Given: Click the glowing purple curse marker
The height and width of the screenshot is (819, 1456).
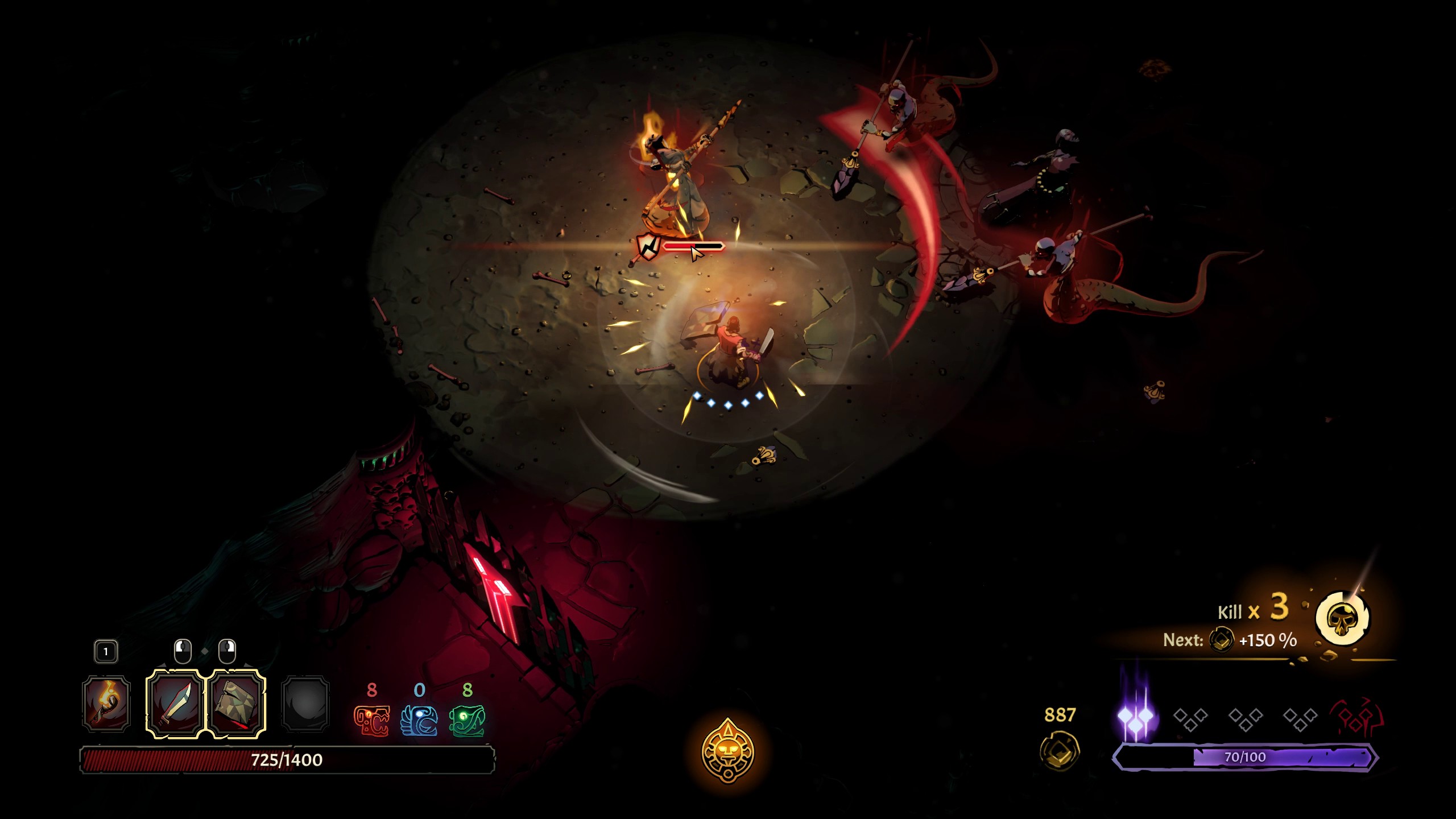Looking at the screenshot, I should coord(1136,718).
